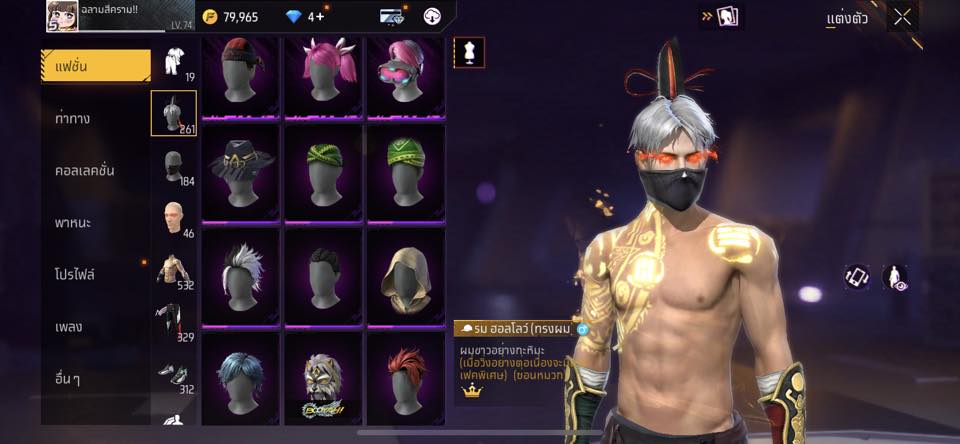The image size is (960, 444).
Task: Open the shirtless torso category showing 532
Action: [174, 271]
